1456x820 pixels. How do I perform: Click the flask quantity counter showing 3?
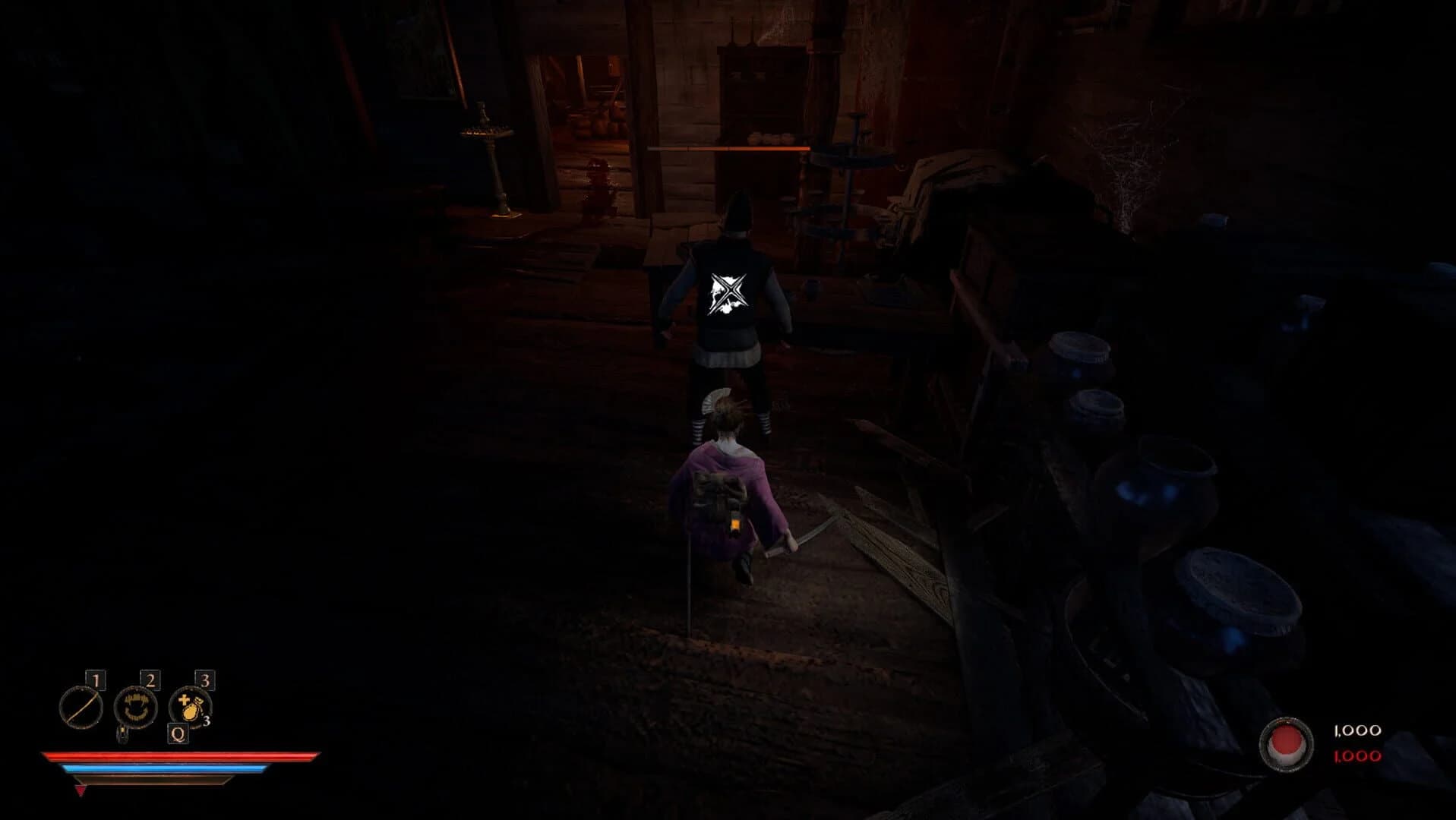click(207, 721)
